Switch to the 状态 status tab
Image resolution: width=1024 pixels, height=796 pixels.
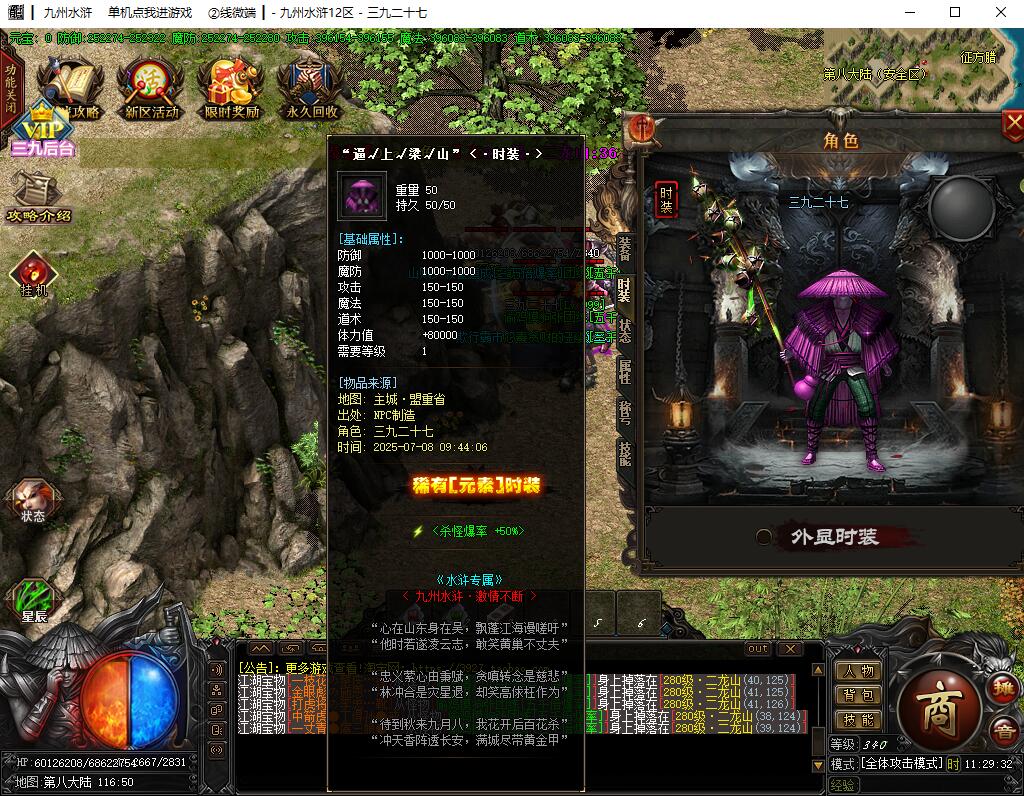coord(624,331)
